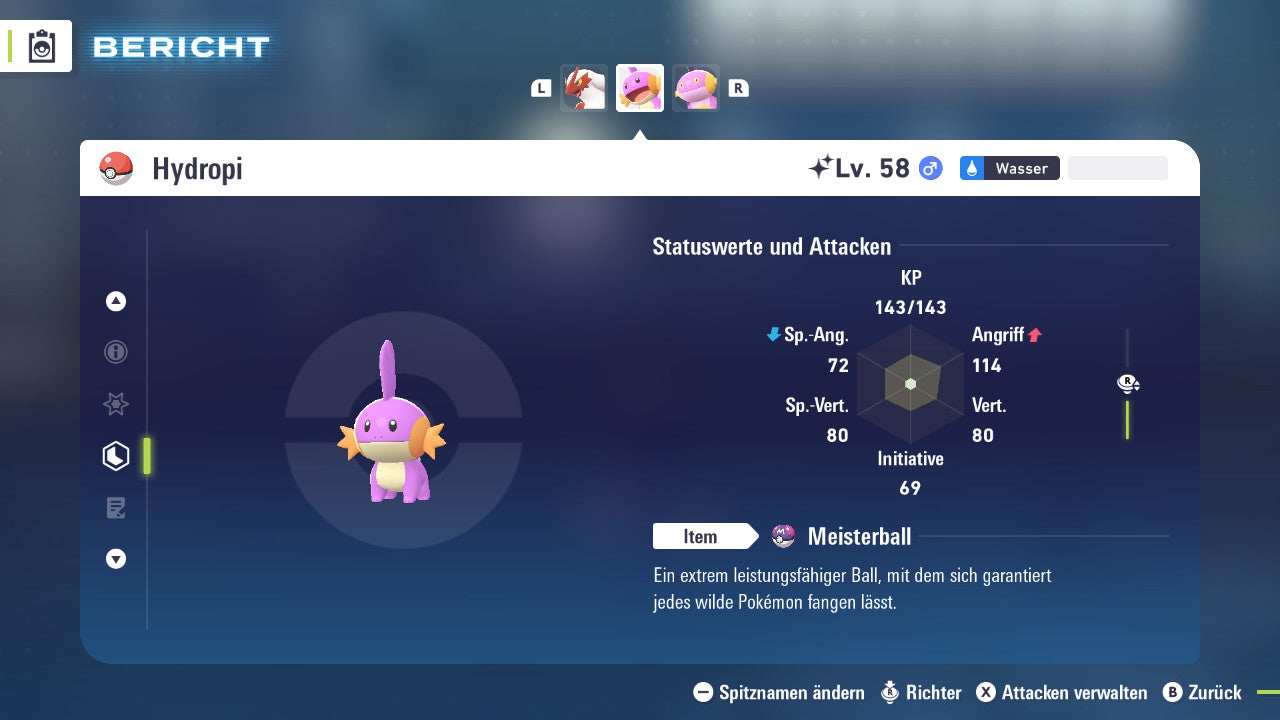The width and height of the screenshot is (1280, 720).
Task: Click the sparkle icon before the level display
Action: [822, 166]
